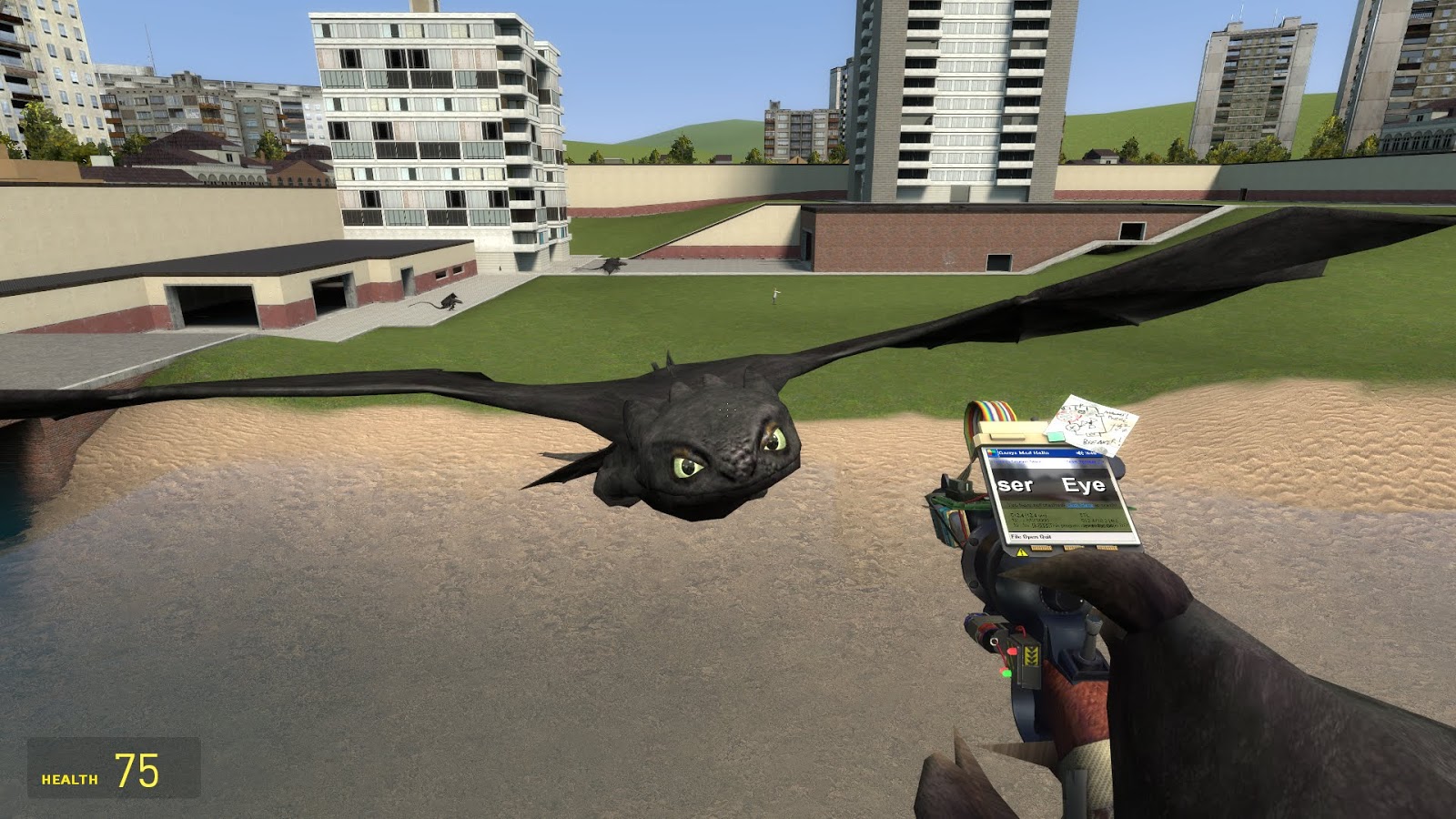Select the leftmost gold memory card below the screen

point(1040,549)
